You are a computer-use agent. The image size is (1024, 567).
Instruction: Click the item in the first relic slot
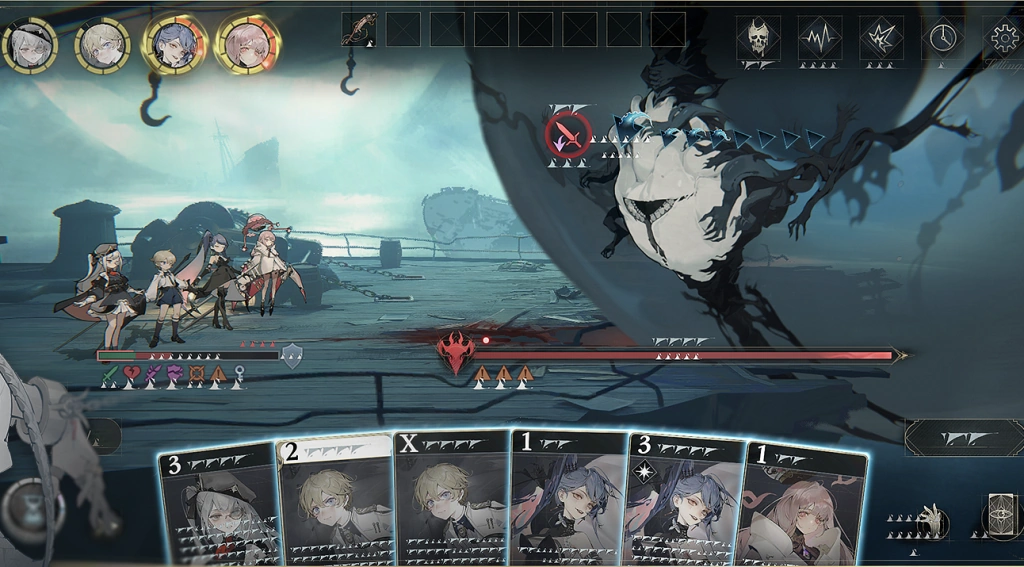pos(359,29)
